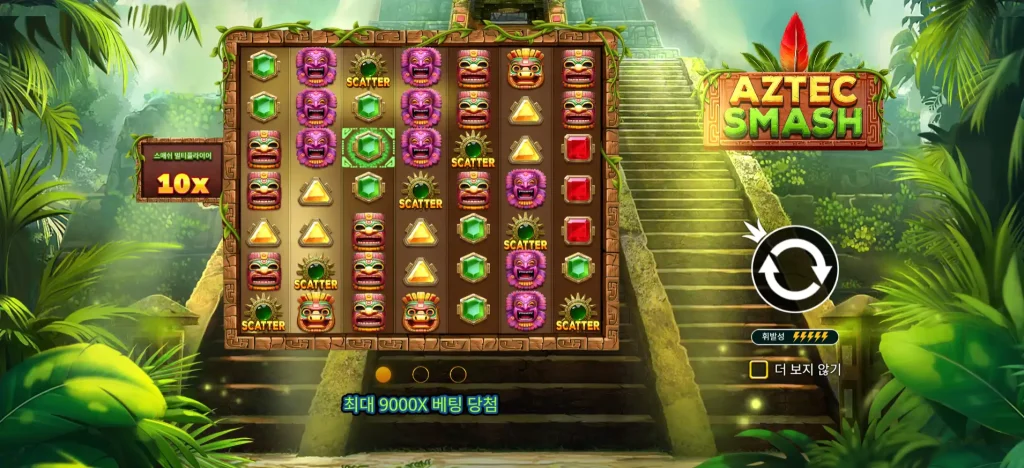Select the filled orange page indicator dot
This screenshot has height=468, width=1024.
[x=383, y=374]
